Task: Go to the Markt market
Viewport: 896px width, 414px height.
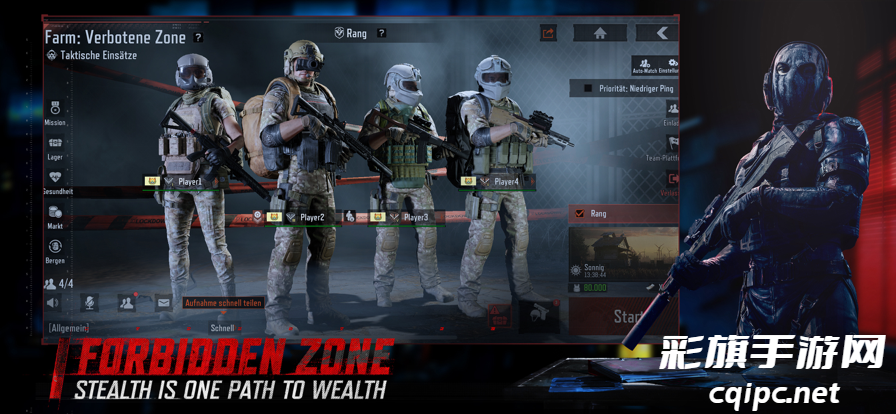Action: click(55, 214)
